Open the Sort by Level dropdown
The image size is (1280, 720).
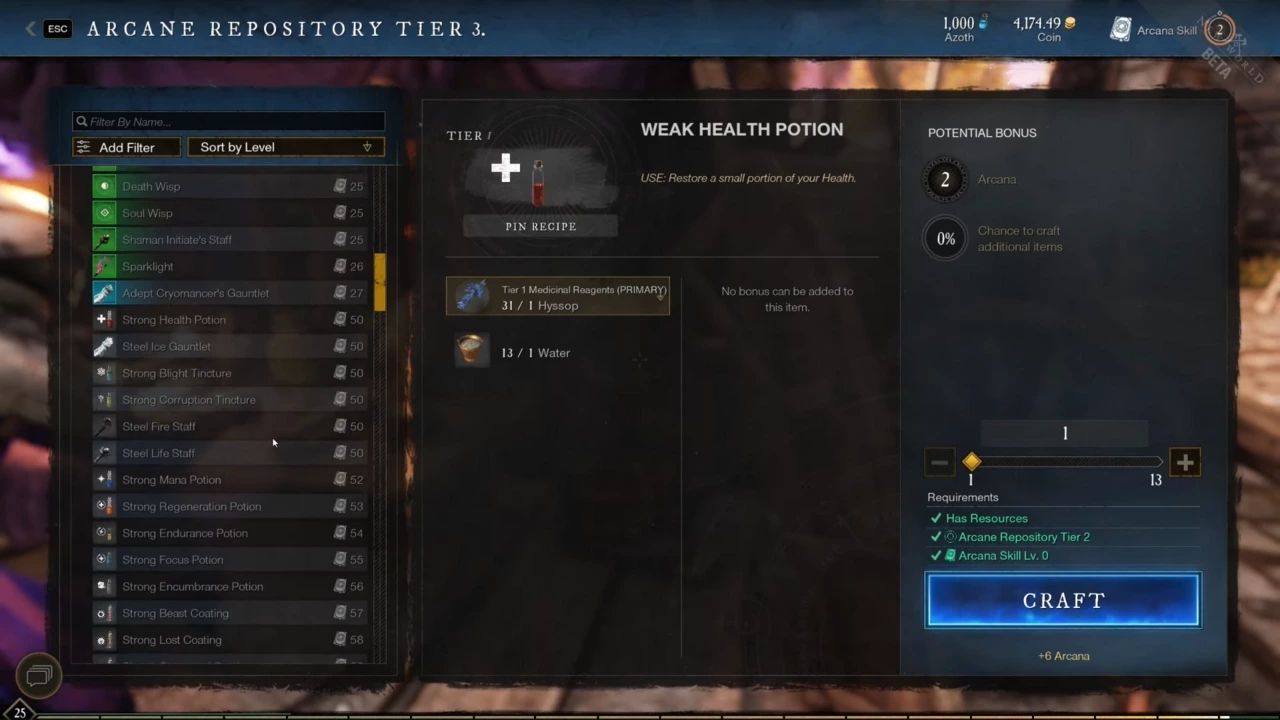[x=285, y=147]
